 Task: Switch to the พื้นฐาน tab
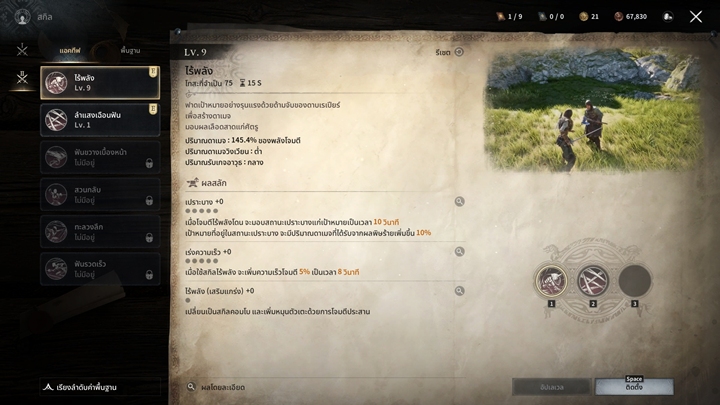[x=130, y=50]
